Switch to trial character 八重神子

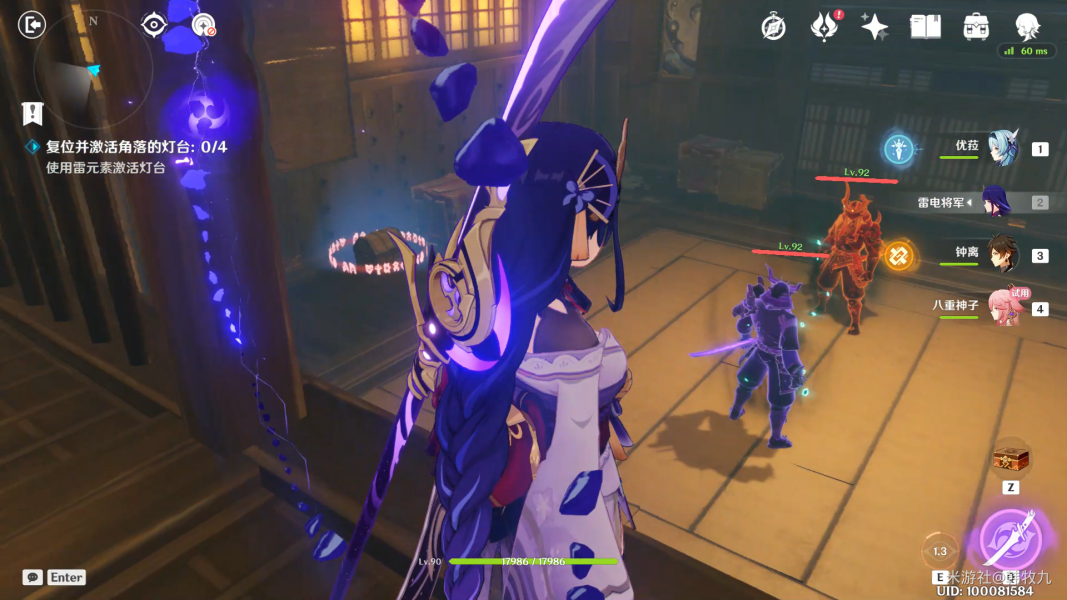(x=1004, y=307)
